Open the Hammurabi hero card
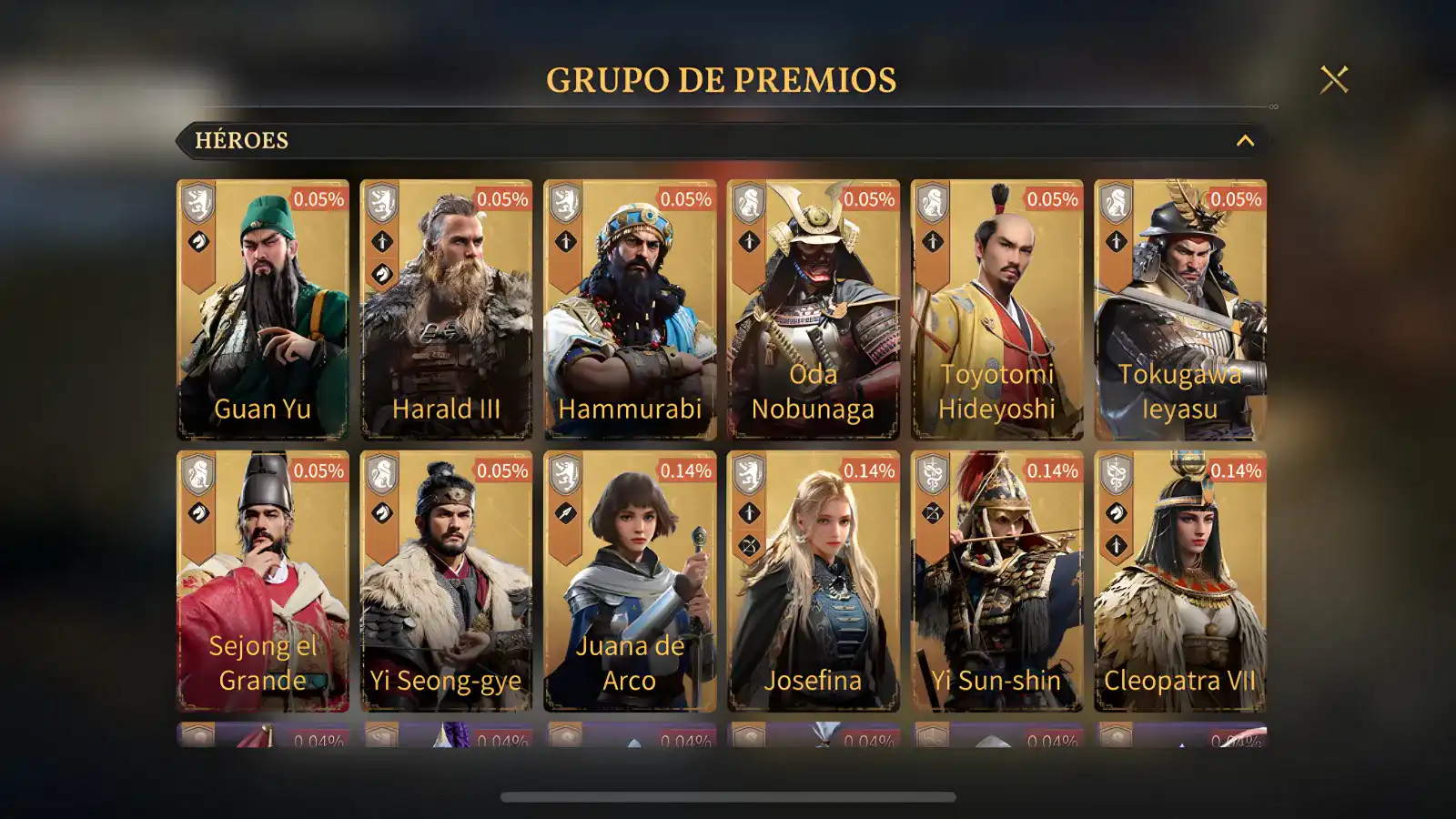1456x819 pixels. tap(630, 309)
